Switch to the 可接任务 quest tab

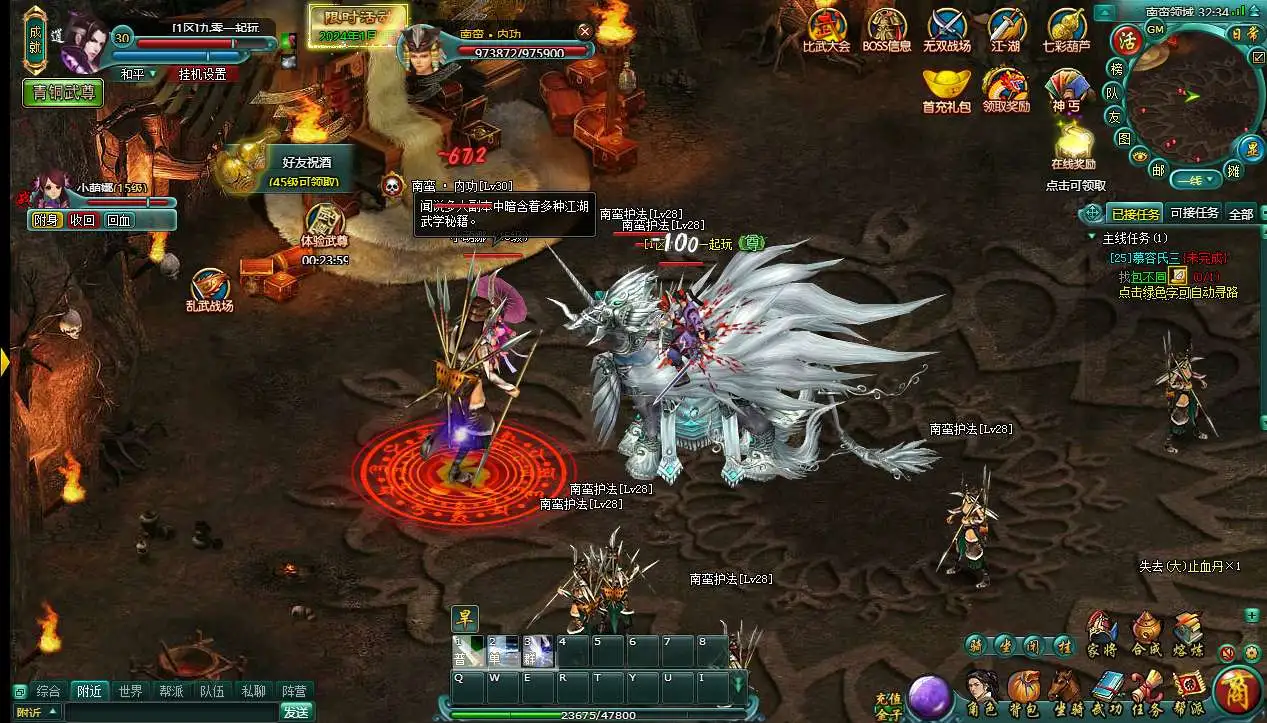(x=1194, y=213)
